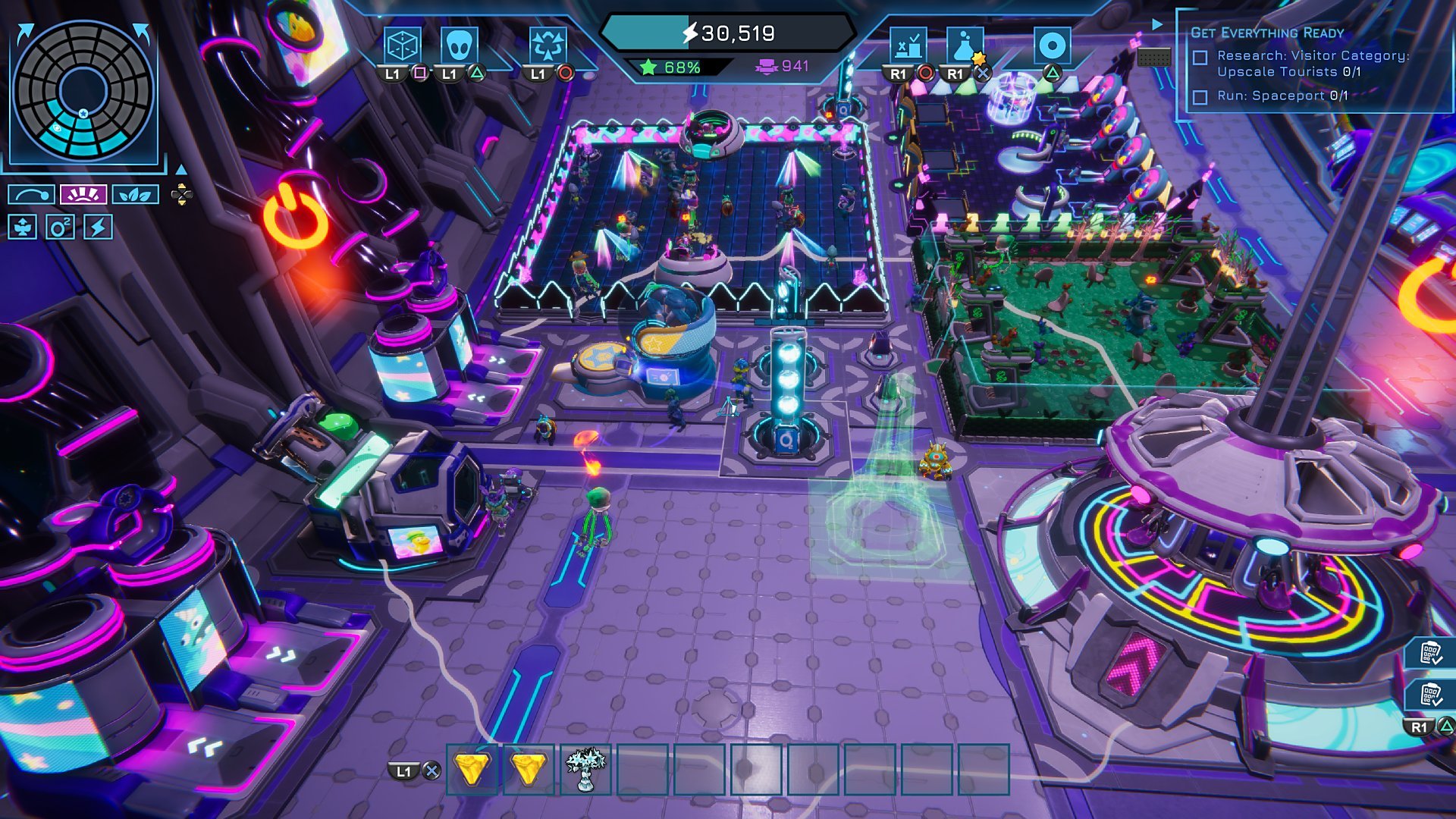Open the research flask menu
Image resolution: width=1456 pixels, height=819 pixels.
[x=964, y=45]
